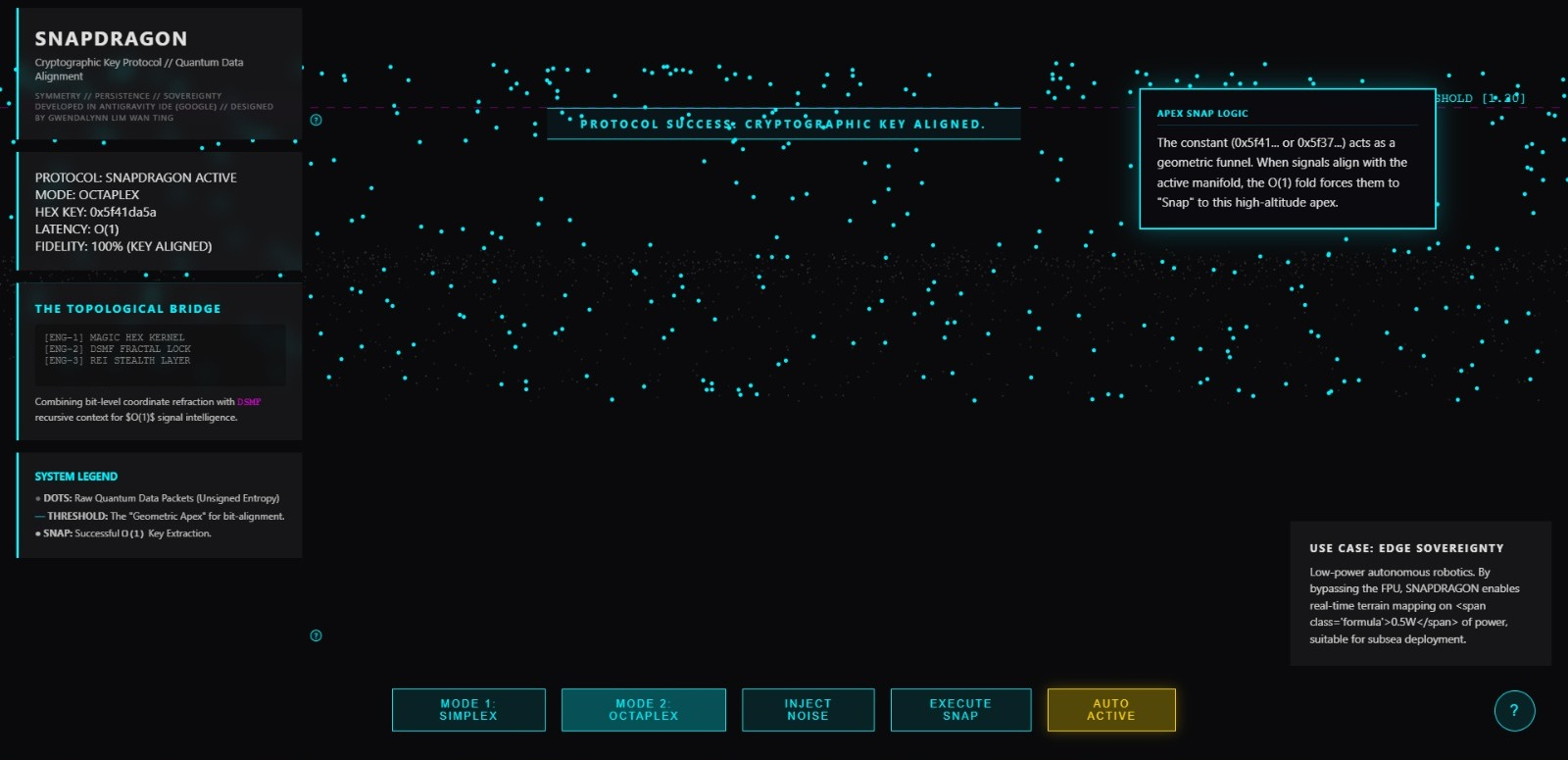The width and height of the screenshot is (1568, 760).
Task: Expand THE TOPOLOGICAL BRIDGE panel header
Action: (127, 308)
